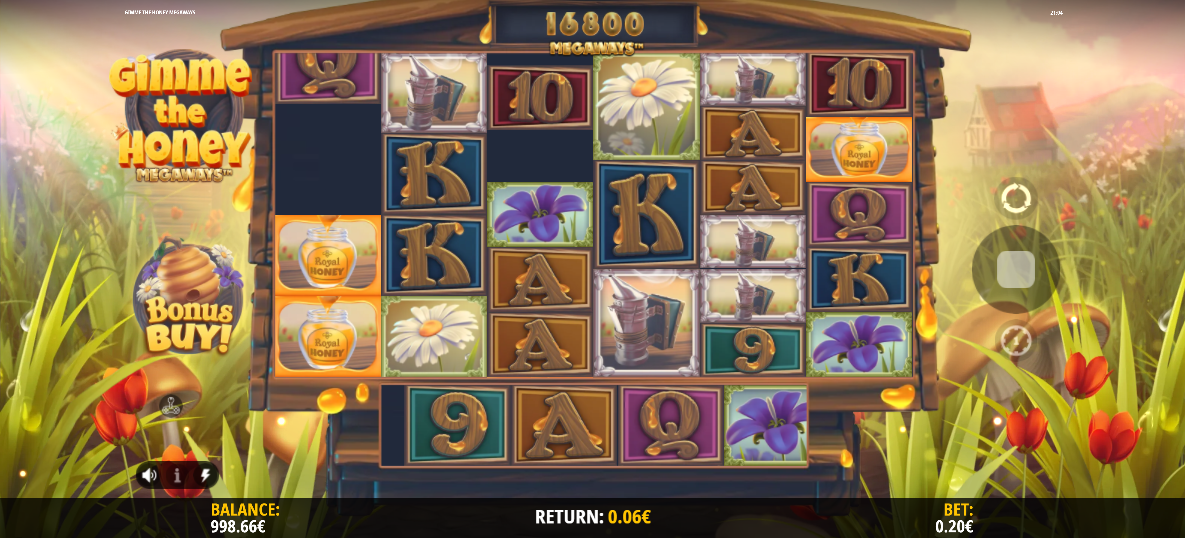Open the game info page
This screenshot has width=1185, height=538.
[x=177, y=475]
